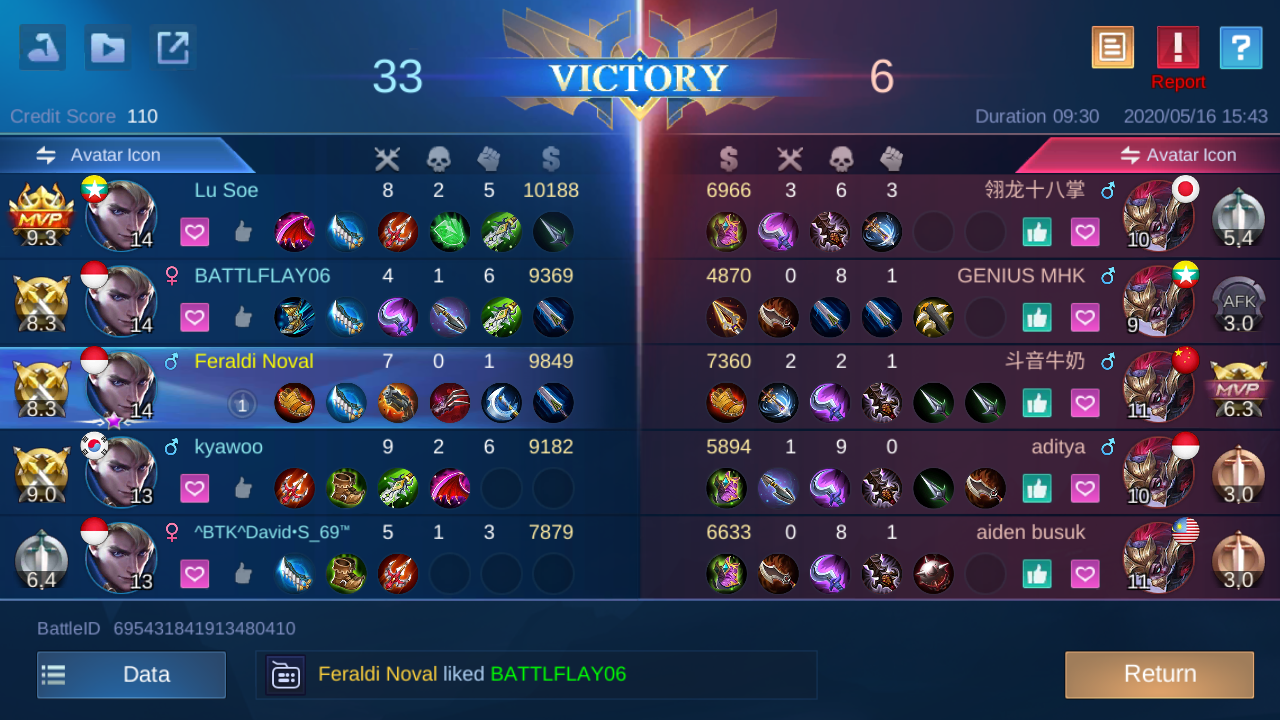Follow aiden busuk with the pink heart
The image size is (1280, 720).
(x=1085, y=574)
